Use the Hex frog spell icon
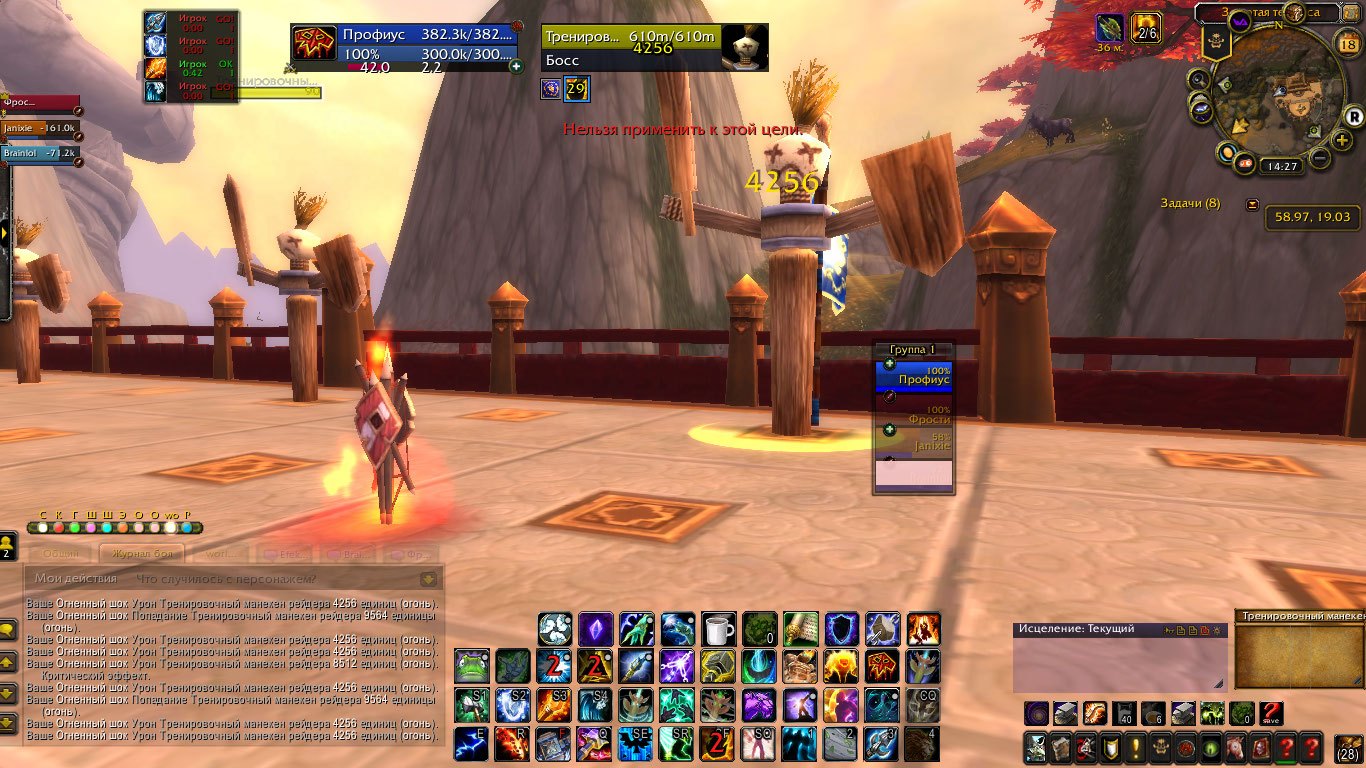The width and height of the screenshot is (1366, 768). [472, 667]
